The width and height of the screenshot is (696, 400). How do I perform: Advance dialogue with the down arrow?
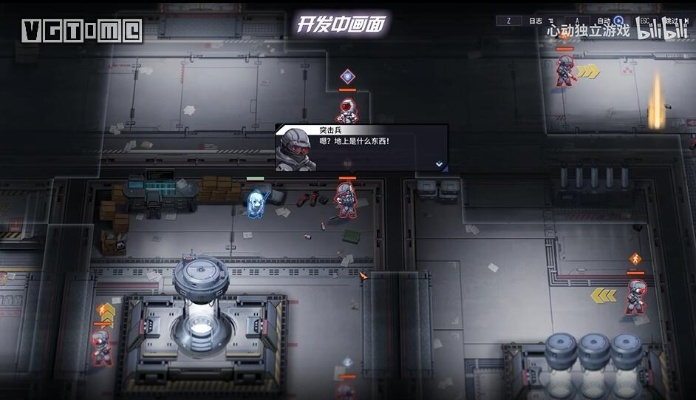[438, 163]
